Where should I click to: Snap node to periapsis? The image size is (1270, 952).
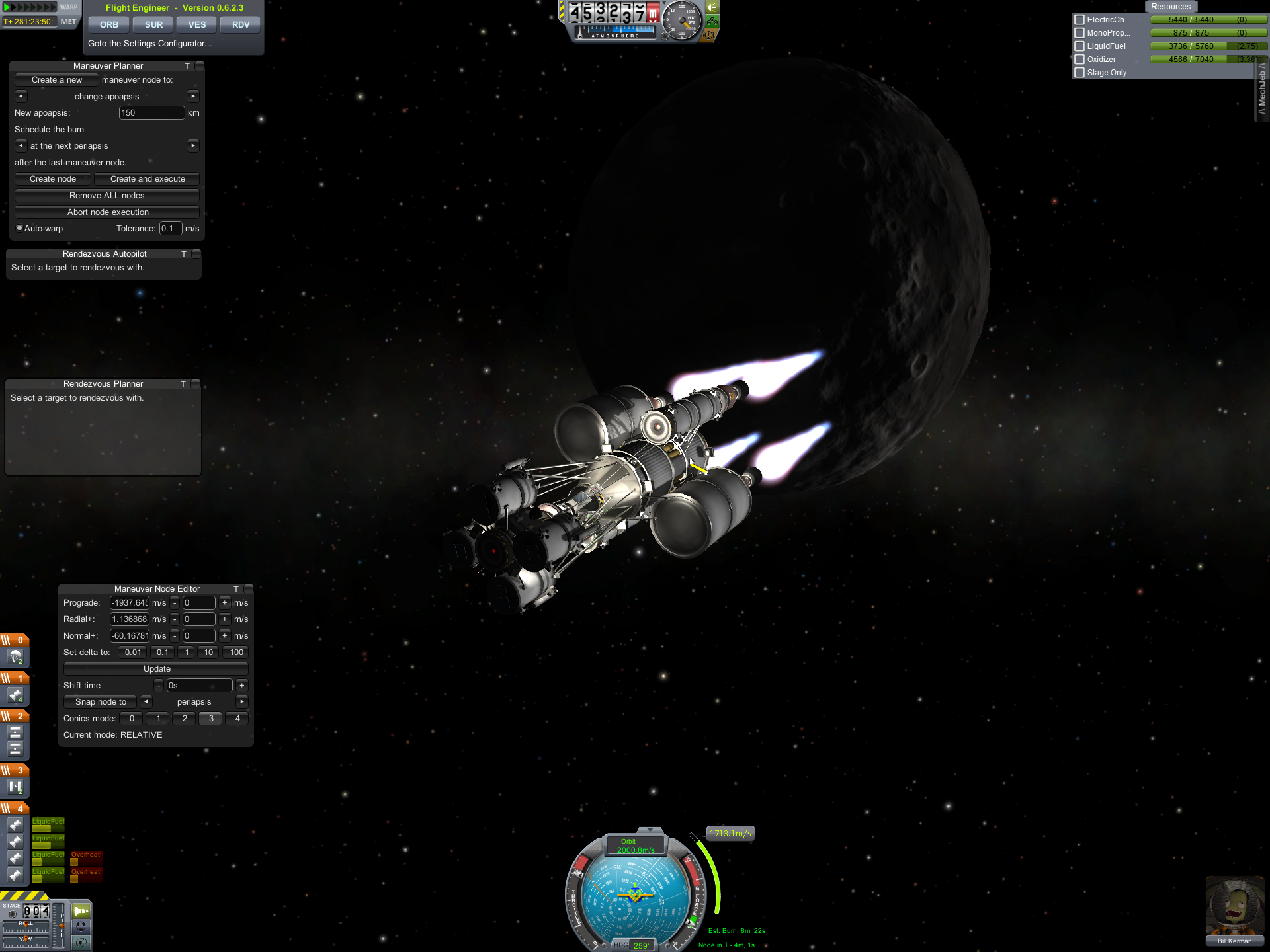(x=101, y=702)
